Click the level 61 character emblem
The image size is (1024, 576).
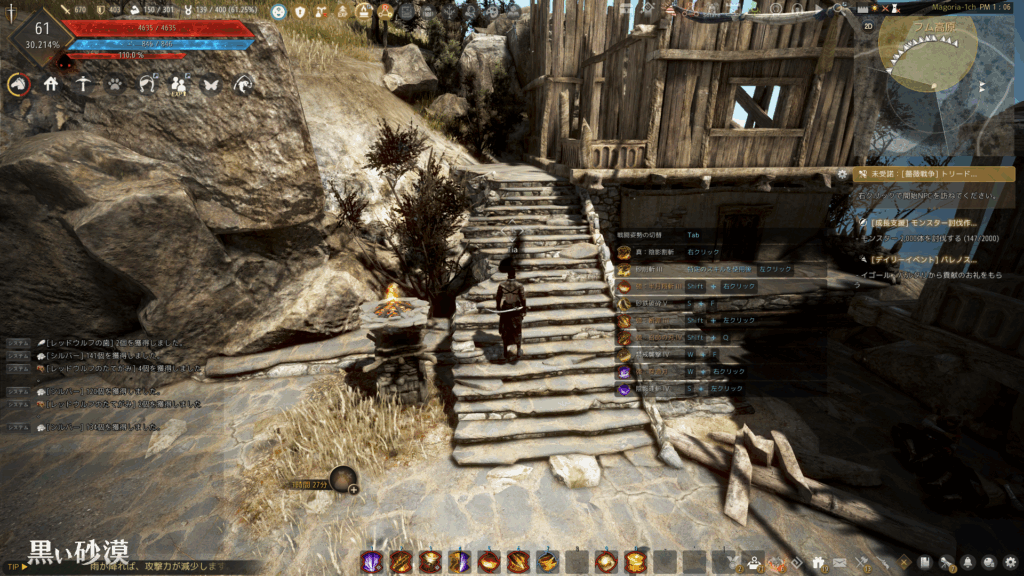tap(42, 35)
